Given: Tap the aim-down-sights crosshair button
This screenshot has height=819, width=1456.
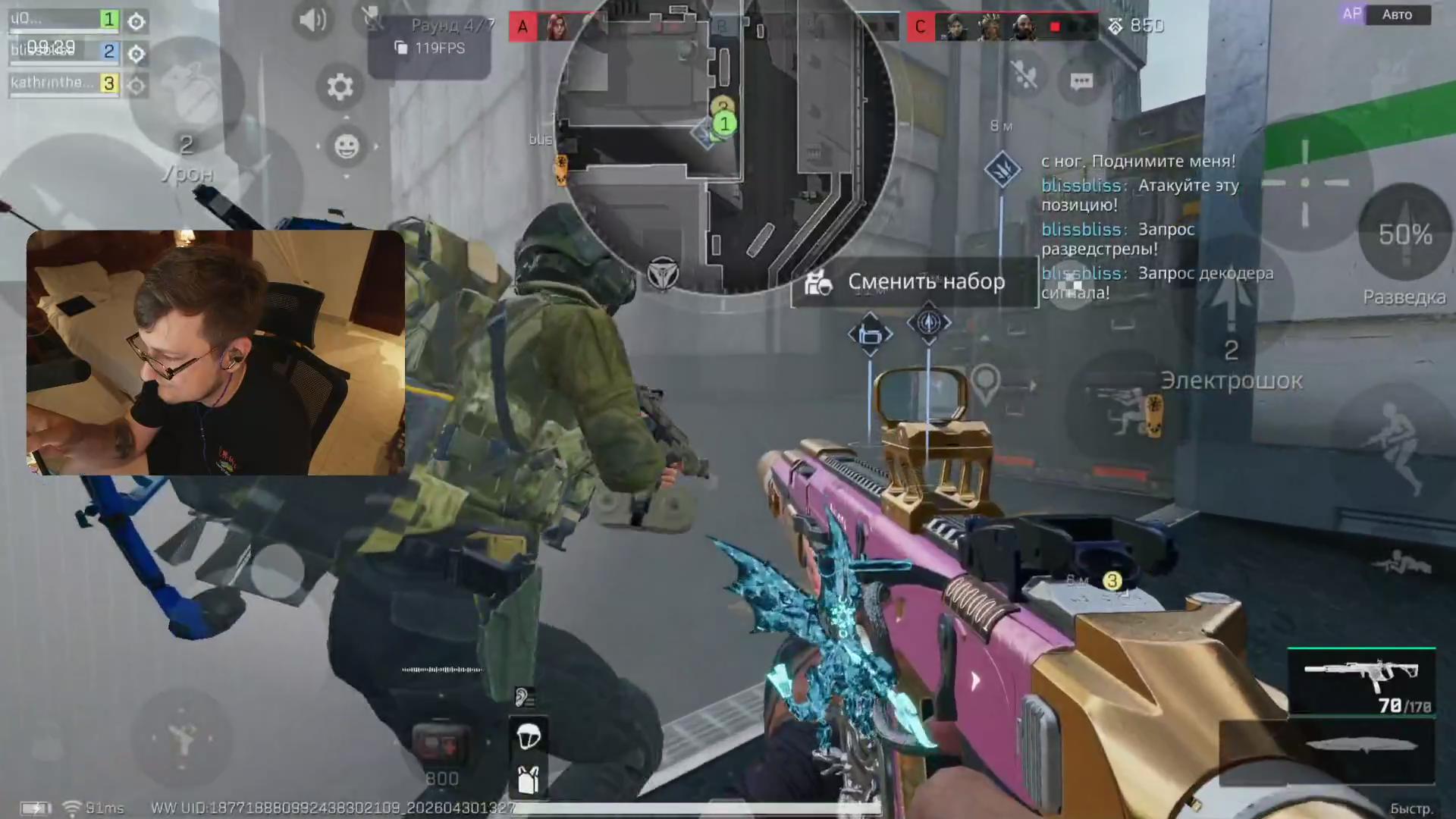Looking at the screenshot, I should click(x=1304, y=183).
